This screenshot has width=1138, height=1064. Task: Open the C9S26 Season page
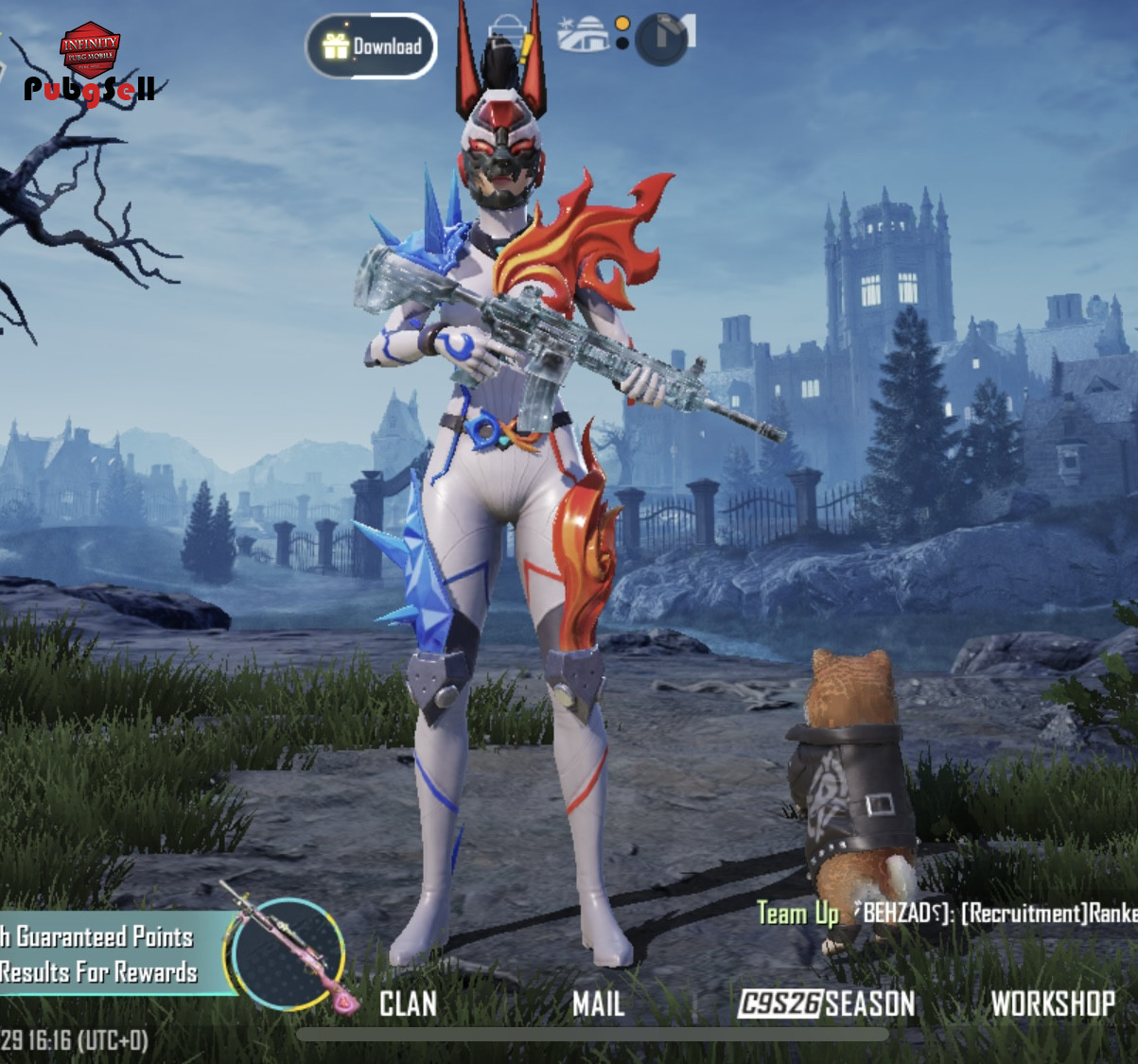826,1003
